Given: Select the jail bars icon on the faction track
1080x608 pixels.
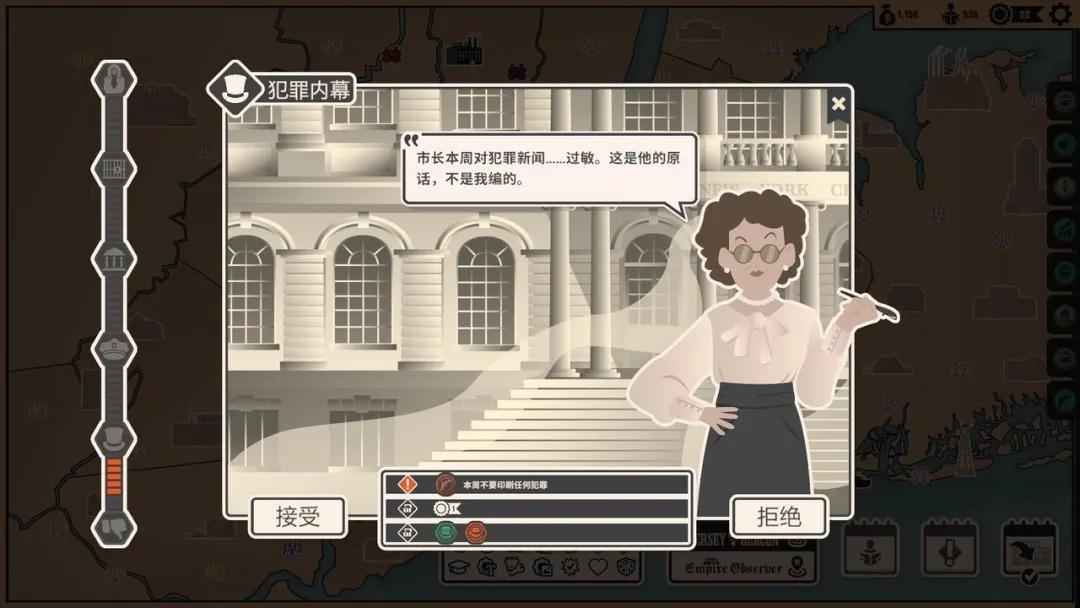Looking at the screenshot, I should 114,169.
